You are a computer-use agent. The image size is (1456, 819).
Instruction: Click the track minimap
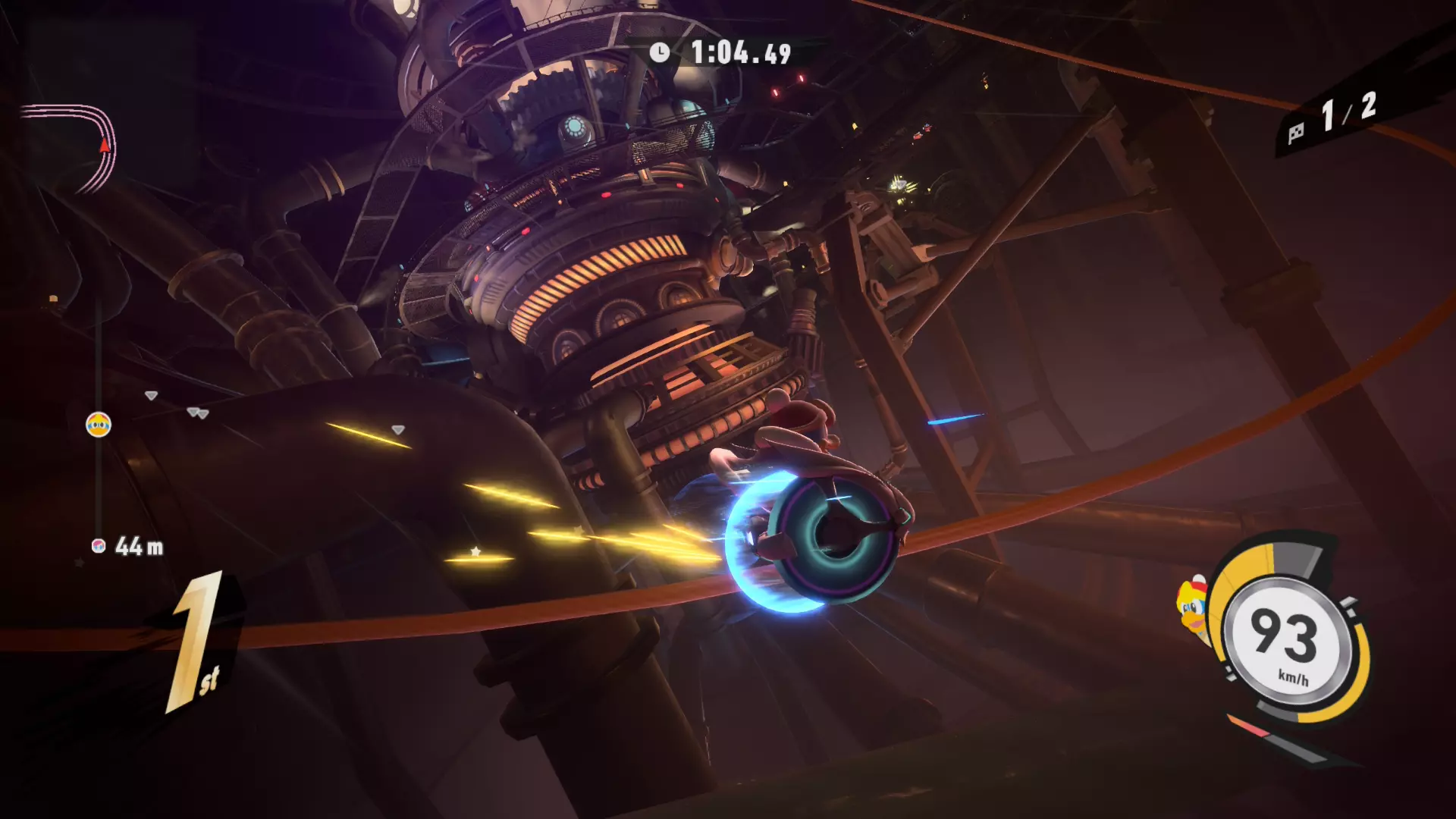tap(70, 146)
